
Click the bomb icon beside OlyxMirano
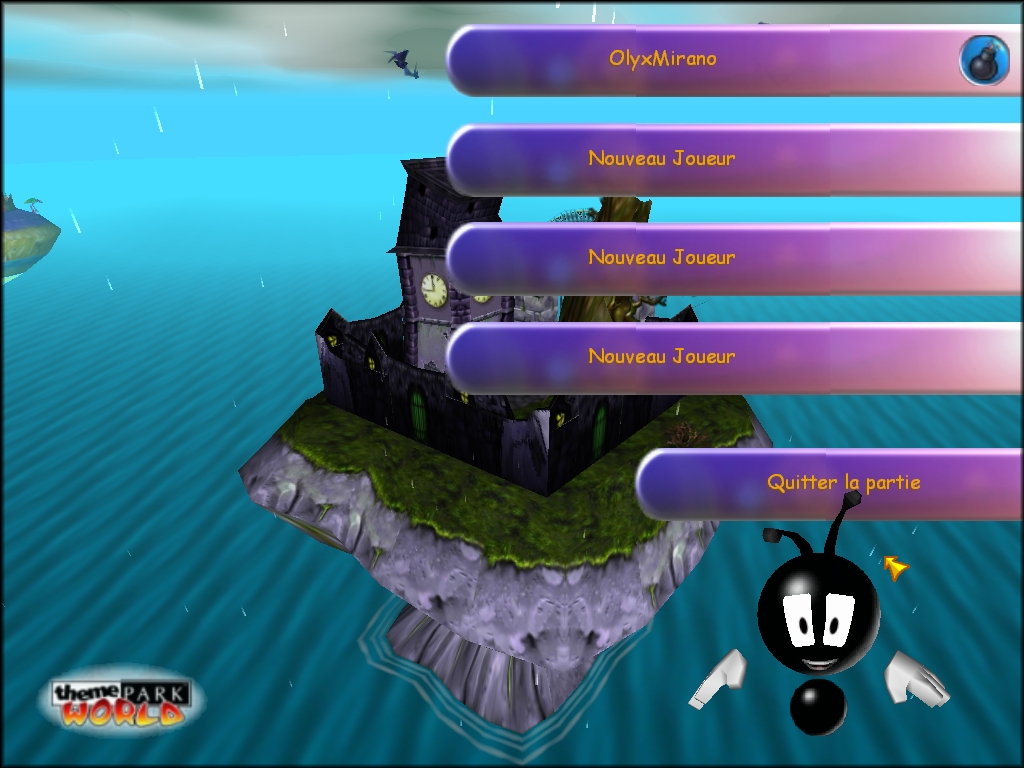tap(984, 60)
